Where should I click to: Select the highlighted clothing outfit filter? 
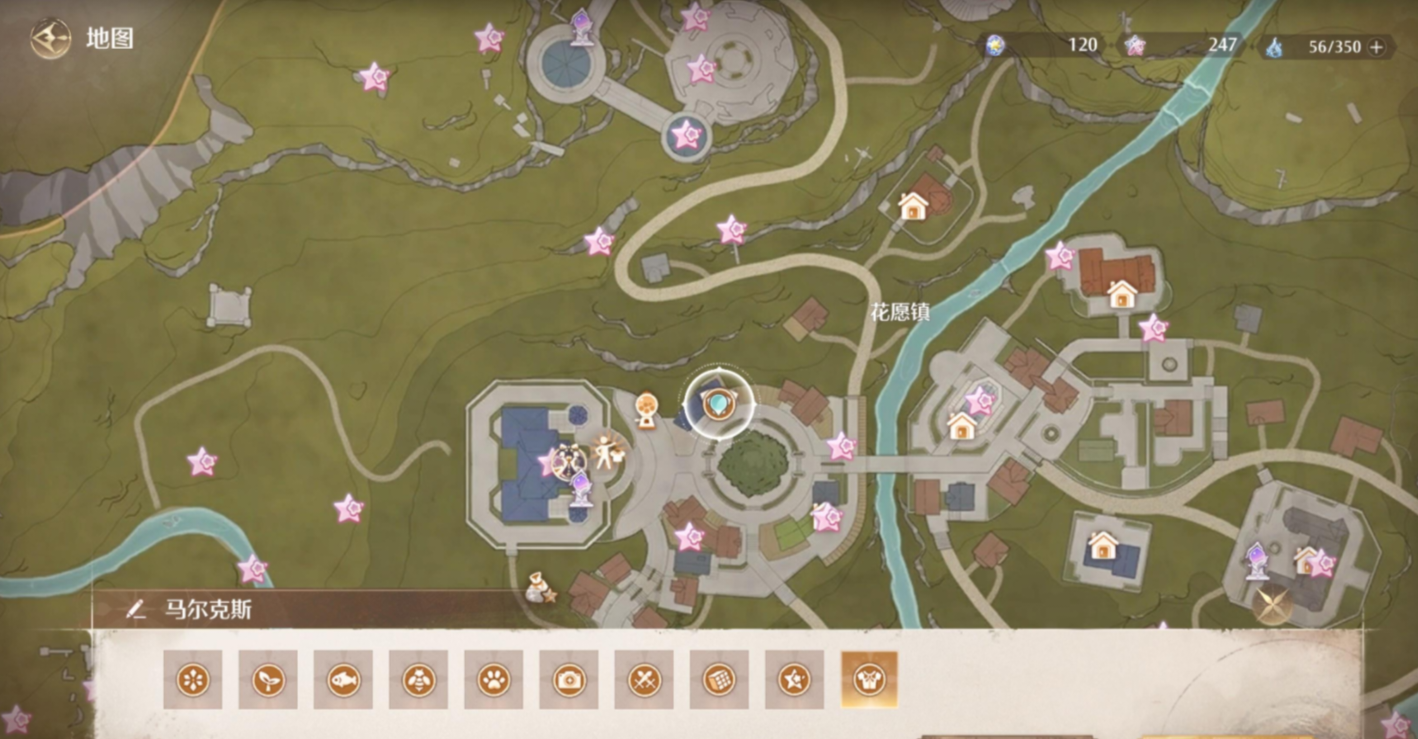[x=869, y=680]
